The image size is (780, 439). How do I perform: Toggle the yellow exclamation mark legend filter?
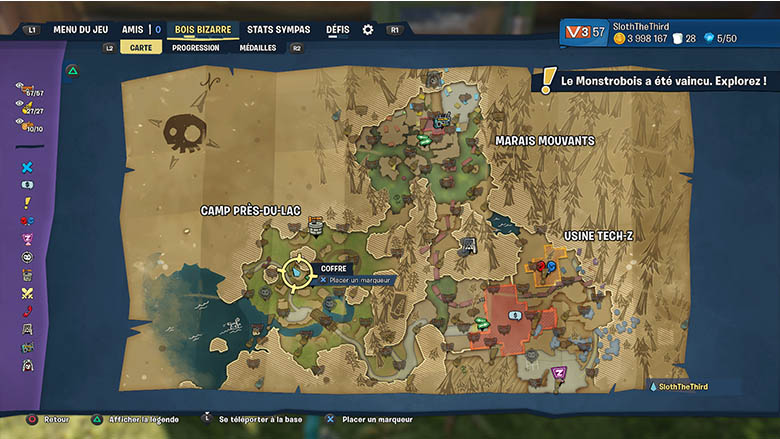(x=27, y=203)
